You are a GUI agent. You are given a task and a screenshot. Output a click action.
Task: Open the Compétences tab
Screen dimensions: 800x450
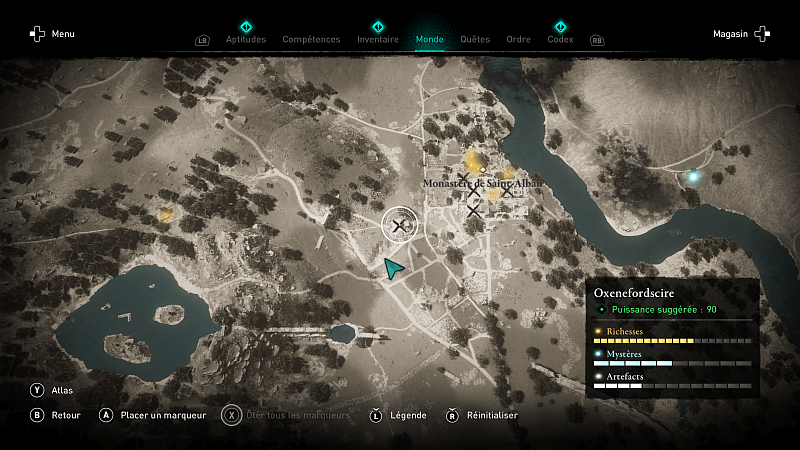click(x=312, y=39)
